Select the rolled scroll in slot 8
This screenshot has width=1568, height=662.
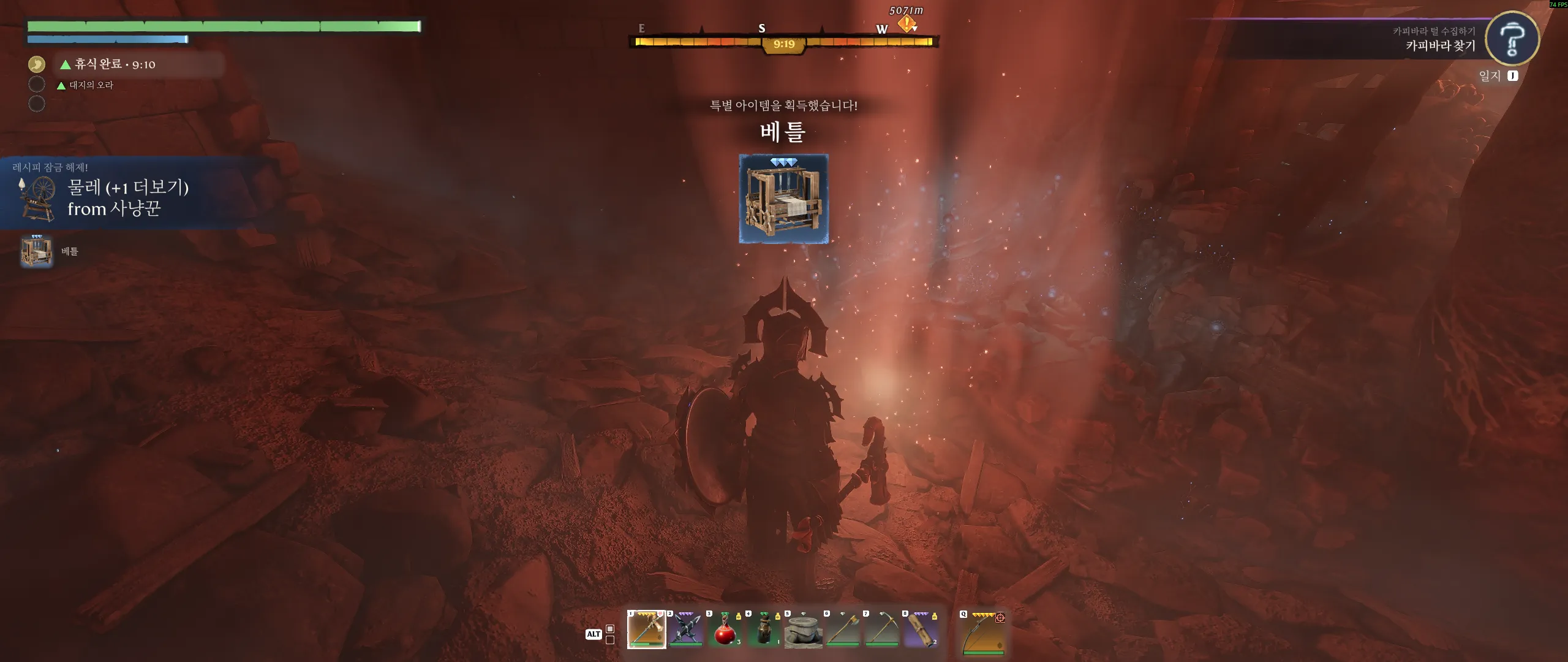tap(921, 629)
